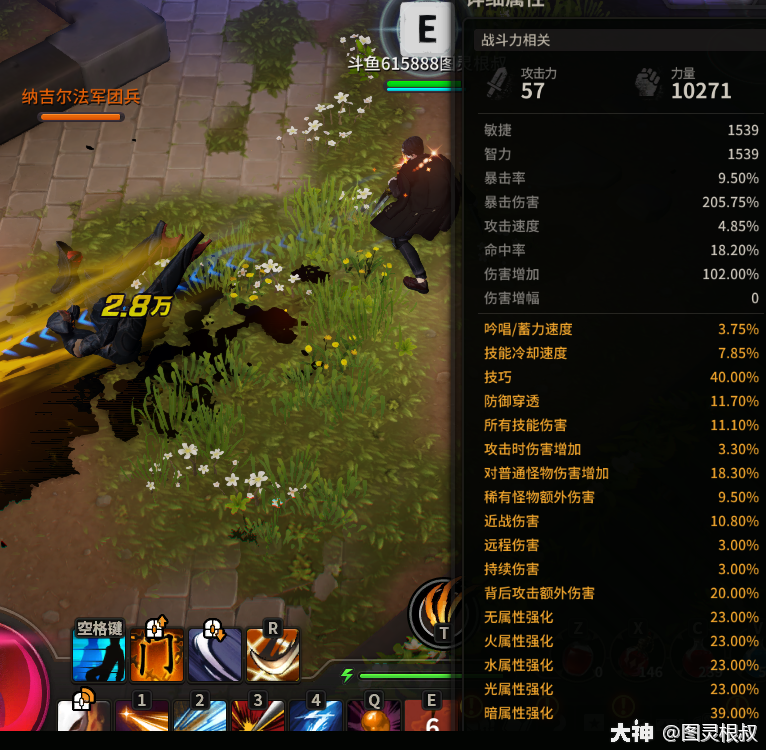Use the red E slot skill
The height and width of the screenshot is (750, 766).
point(431,720)
